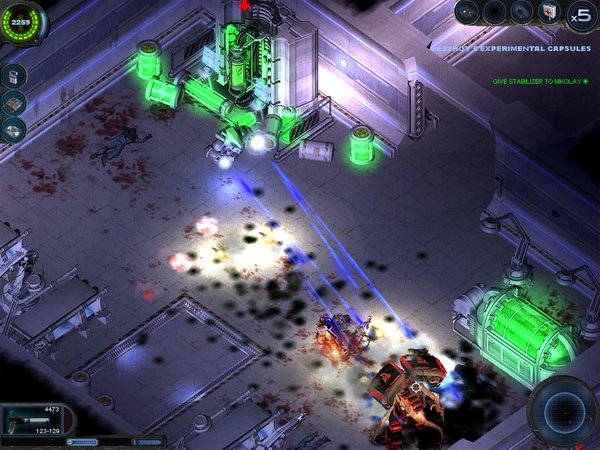Viewport: 600px width, 450px height.
Task: Select the item slot left of the medkit
Action: point(523,13)
